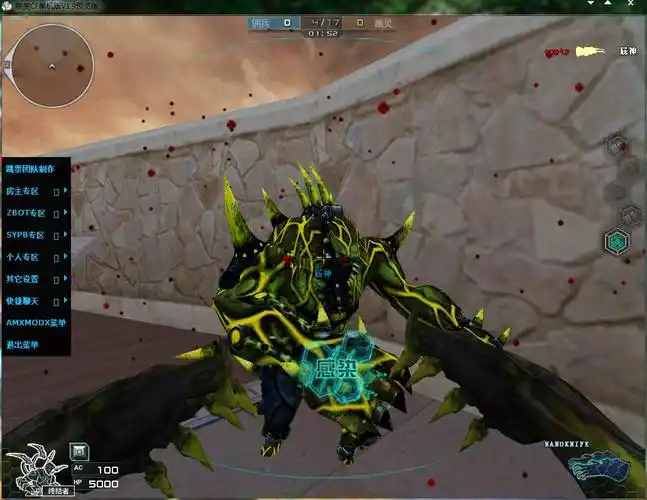Open the AMXMODX菜单 entry
This screenshot has height=500, width=647.
pos(35,323)
